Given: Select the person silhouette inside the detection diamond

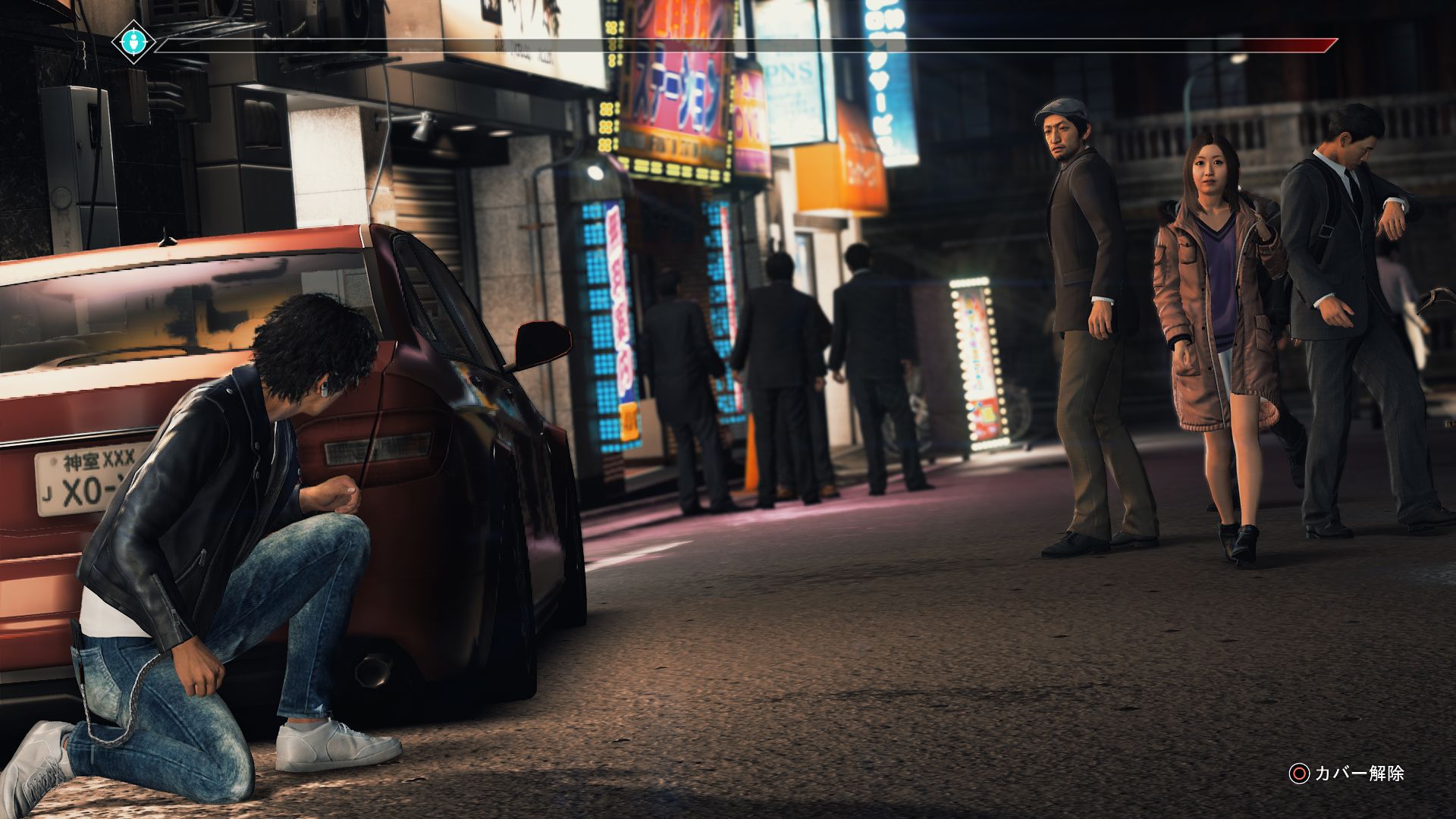Looking at the screenshot, I should [x=133, y=42].
